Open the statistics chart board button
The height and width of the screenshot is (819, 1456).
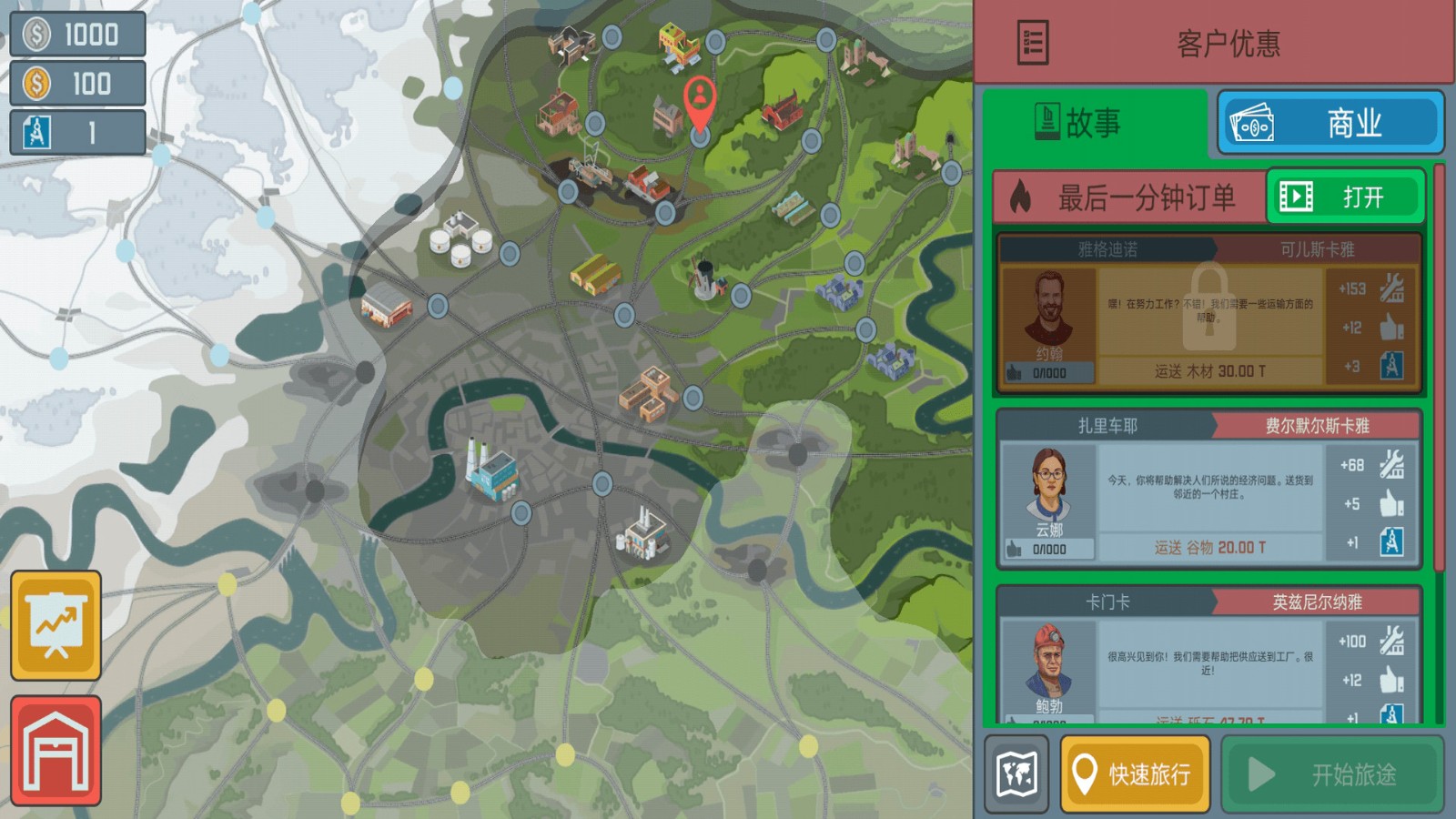56,625
